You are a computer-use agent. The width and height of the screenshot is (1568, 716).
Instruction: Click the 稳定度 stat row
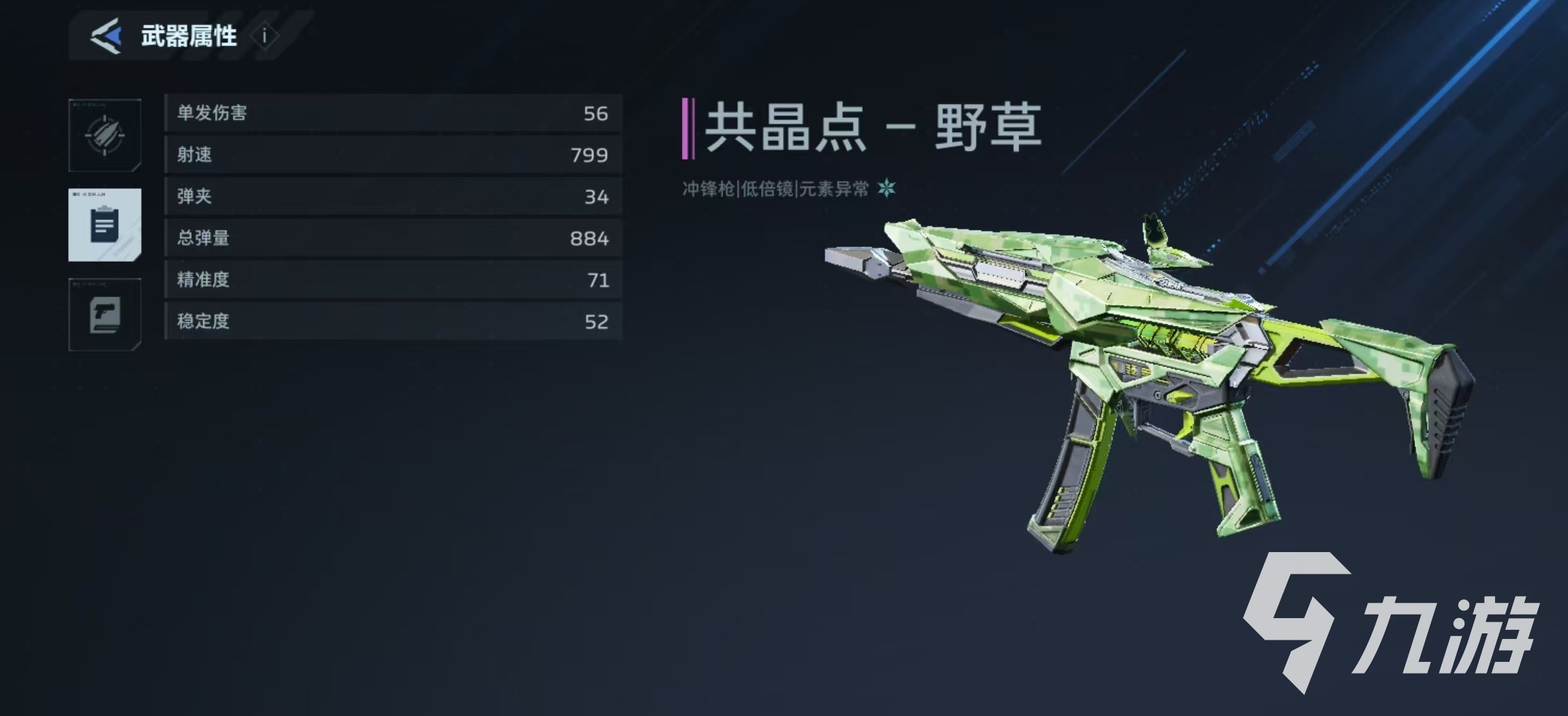point(393,322)
